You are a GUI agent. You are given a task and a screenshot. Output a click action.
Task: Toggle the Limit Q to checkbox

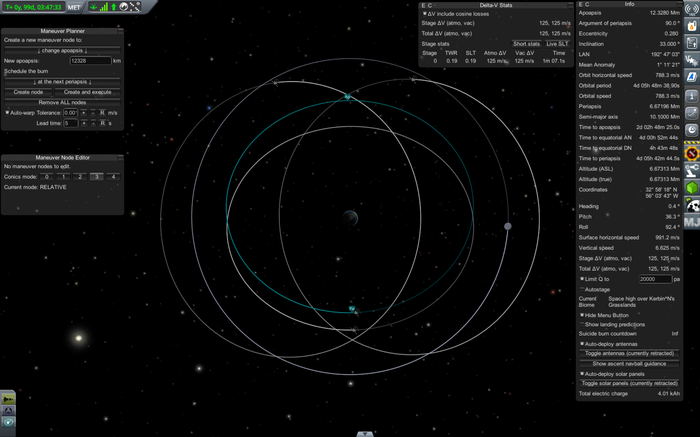582,279
